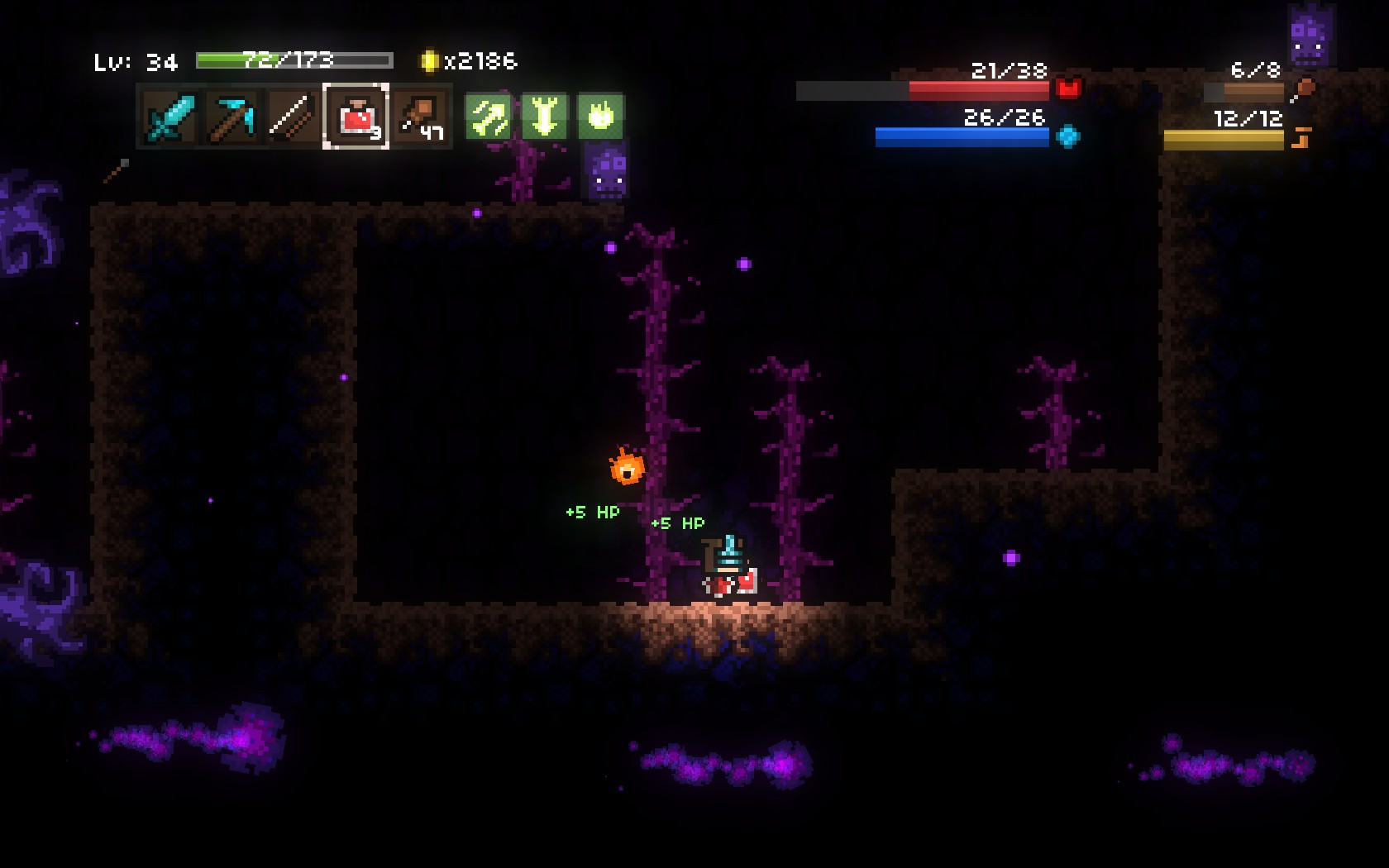
Task: Choose the bow slot in the hotbar
Action: click(293, 117)
